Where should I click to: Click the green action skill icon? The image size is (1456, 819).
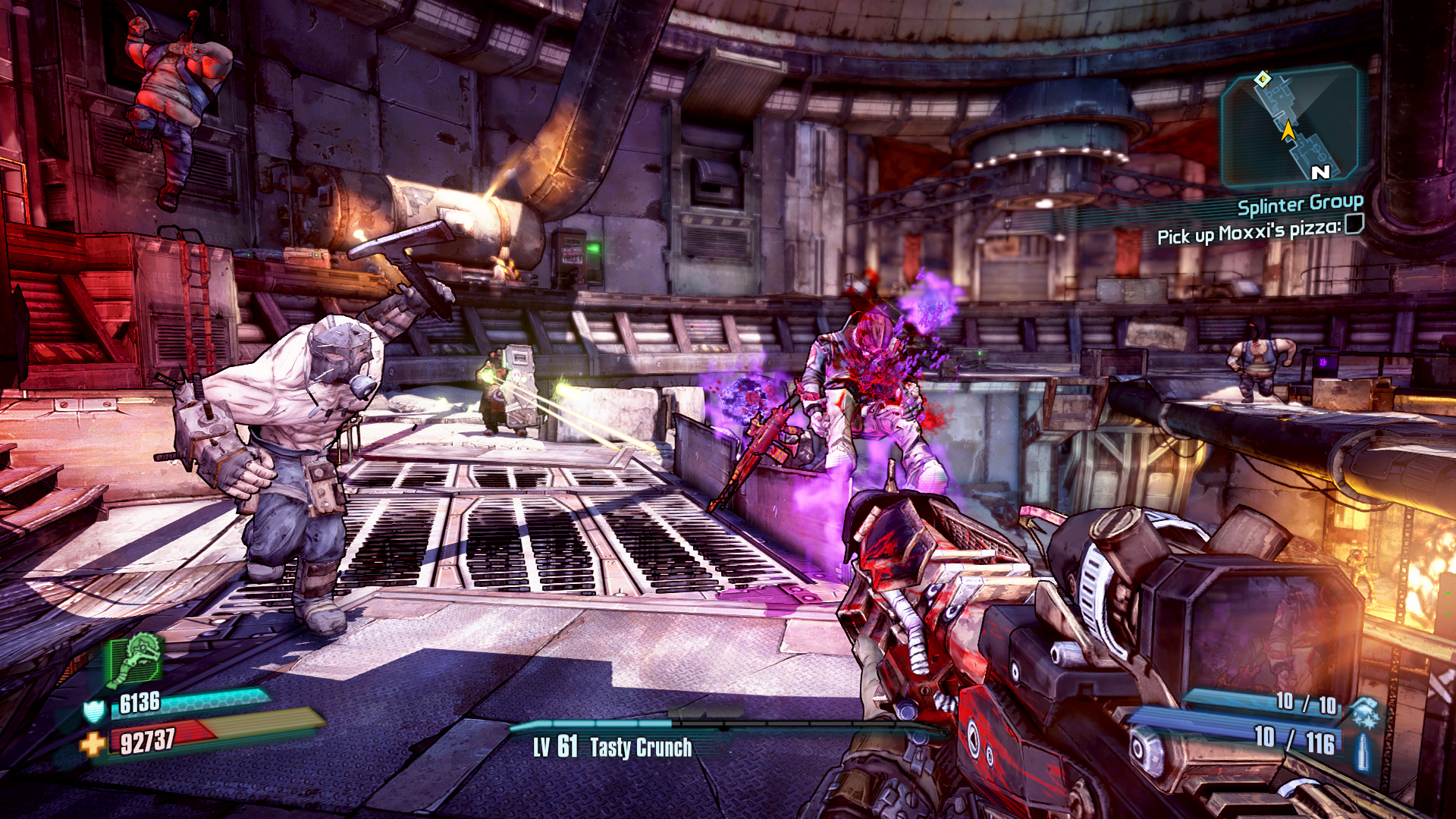click(136, 658)
